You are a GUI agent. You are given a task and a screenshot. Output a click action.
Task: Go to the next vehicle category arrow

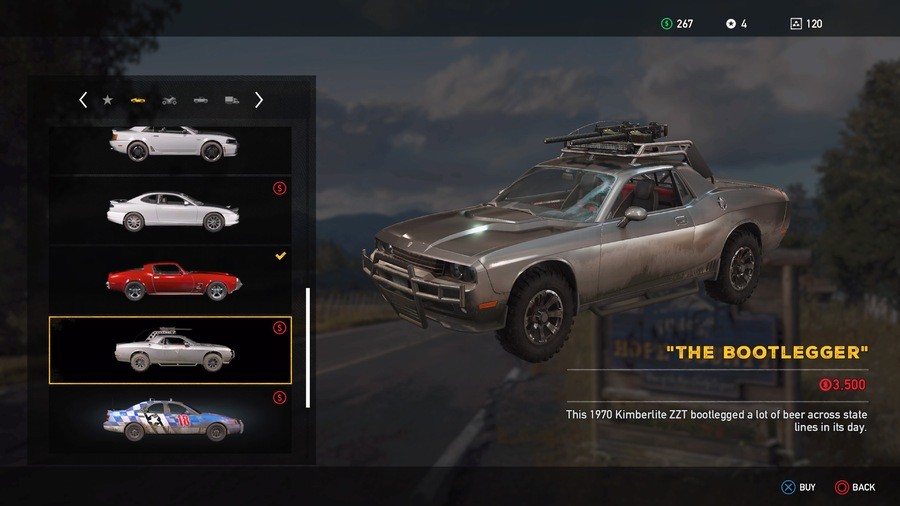259,100
